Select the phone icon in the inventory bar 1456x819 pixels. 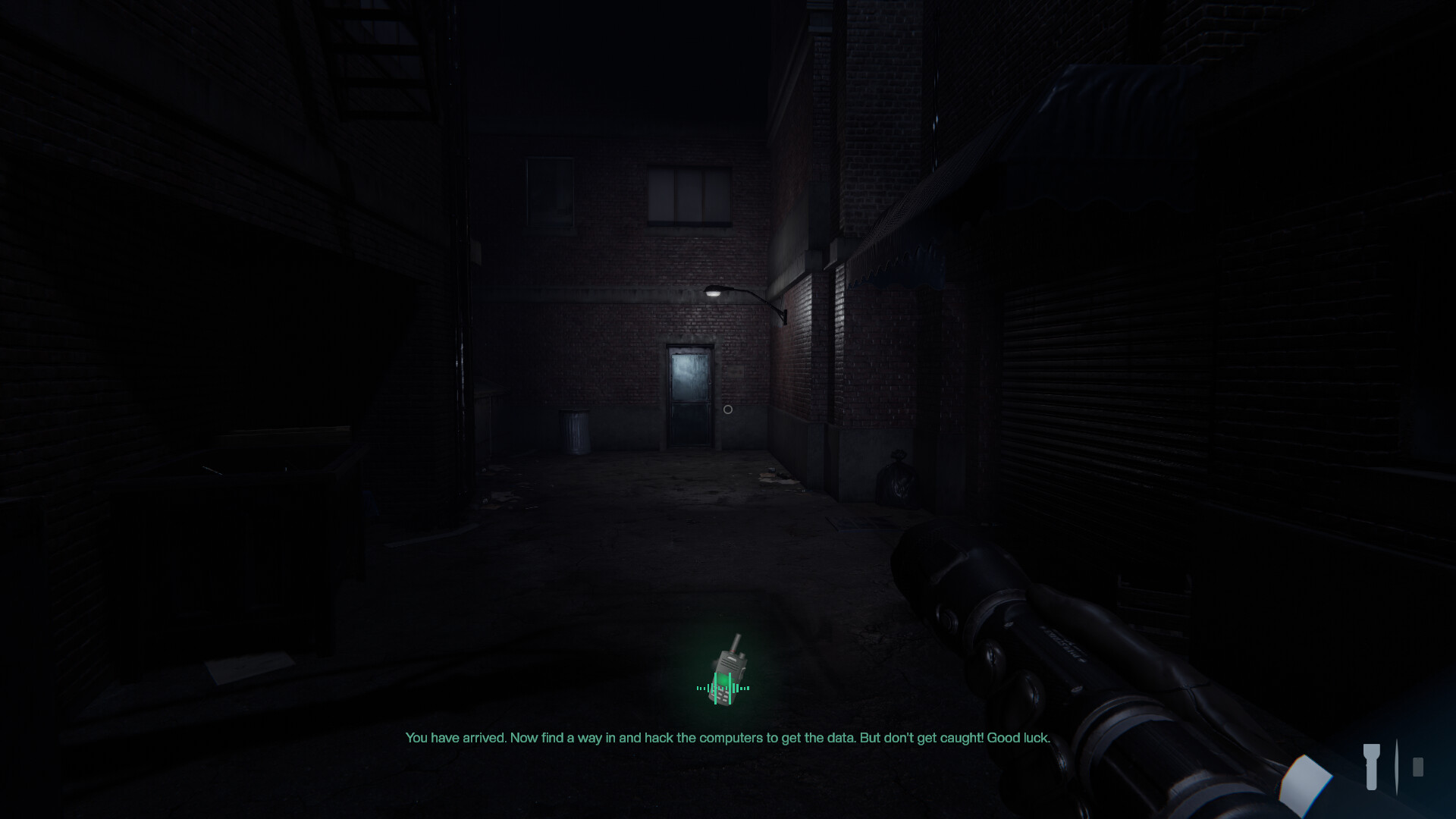(1418, 767)
